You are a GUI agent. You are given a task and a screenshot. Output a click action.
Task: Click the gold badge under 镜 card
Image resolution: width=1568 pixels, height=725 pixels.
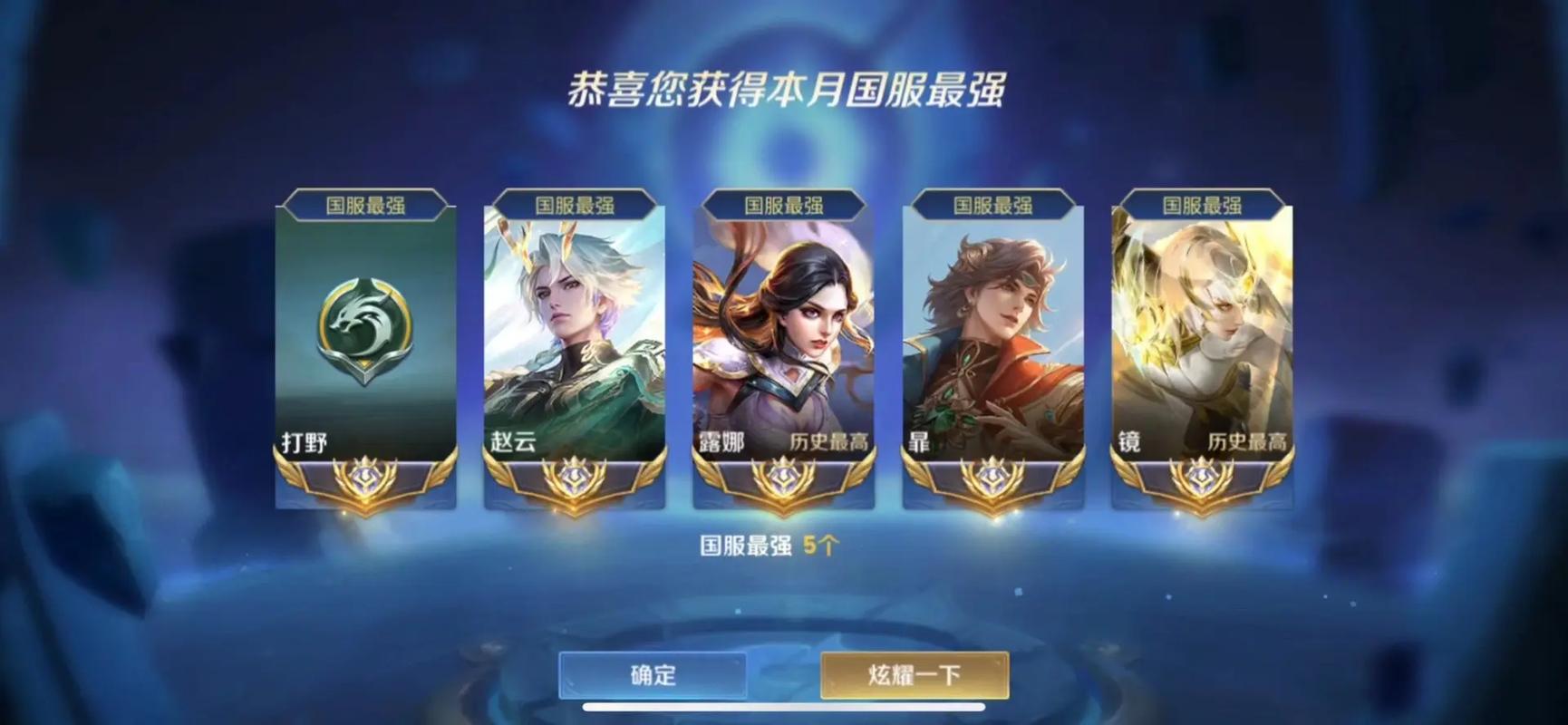(x=1205, y=478)
